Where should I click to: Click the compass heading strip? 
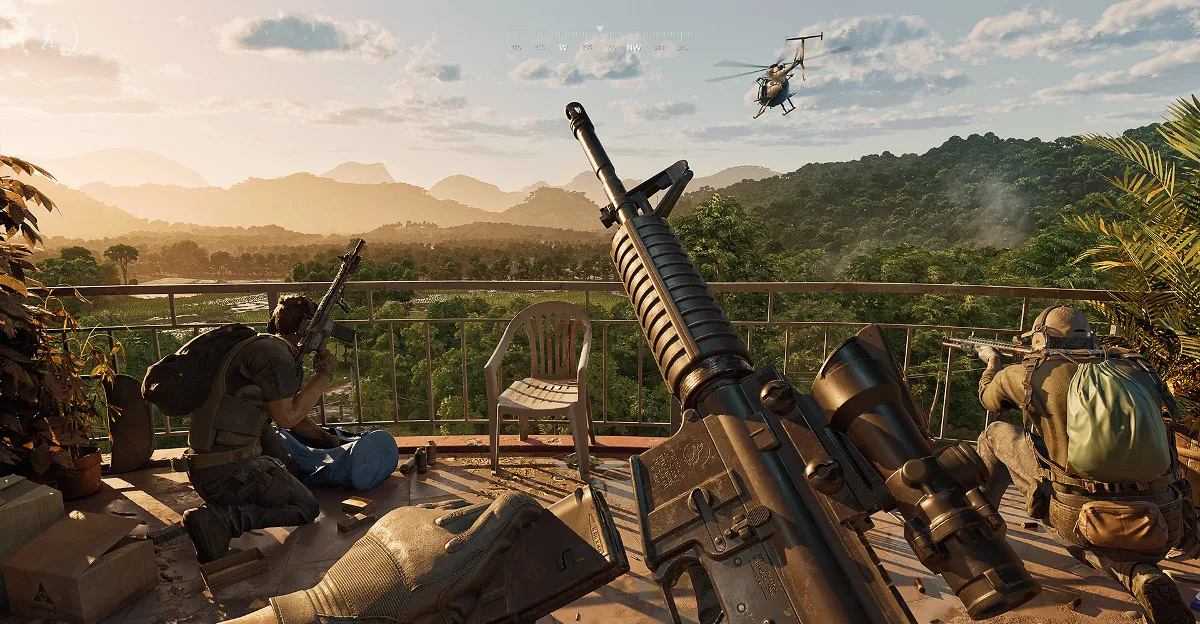pos(600,46)
